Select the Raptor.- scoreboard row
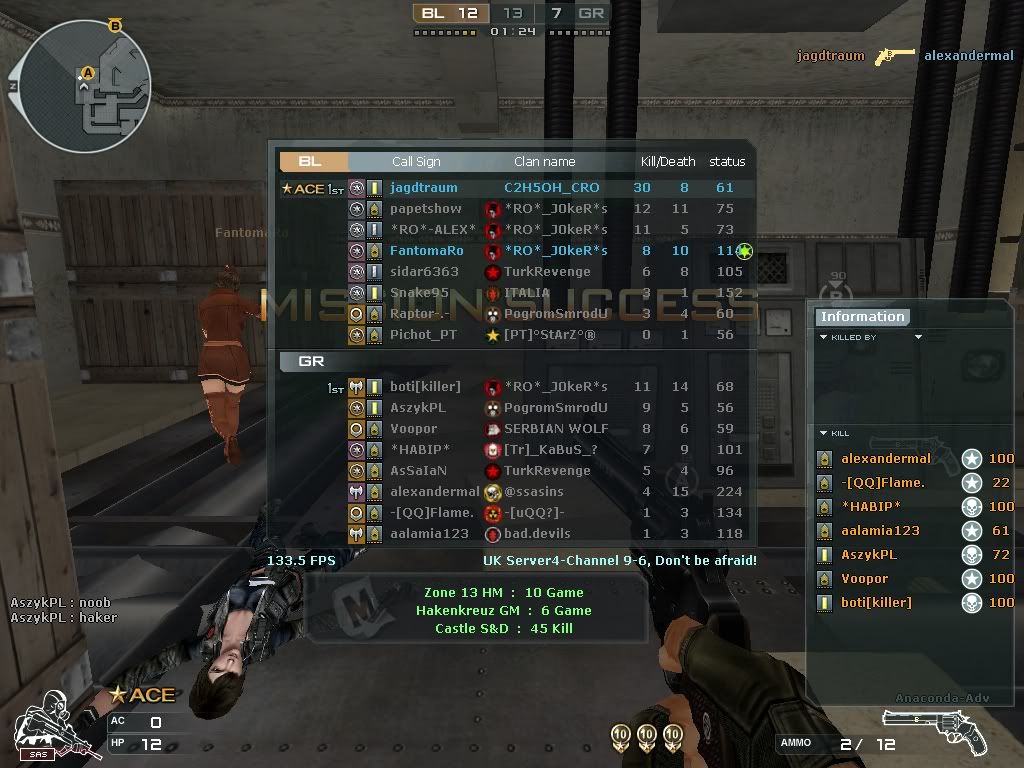Screen dimensions: 1024x768 pyautogui.click(x=420, y=314)
